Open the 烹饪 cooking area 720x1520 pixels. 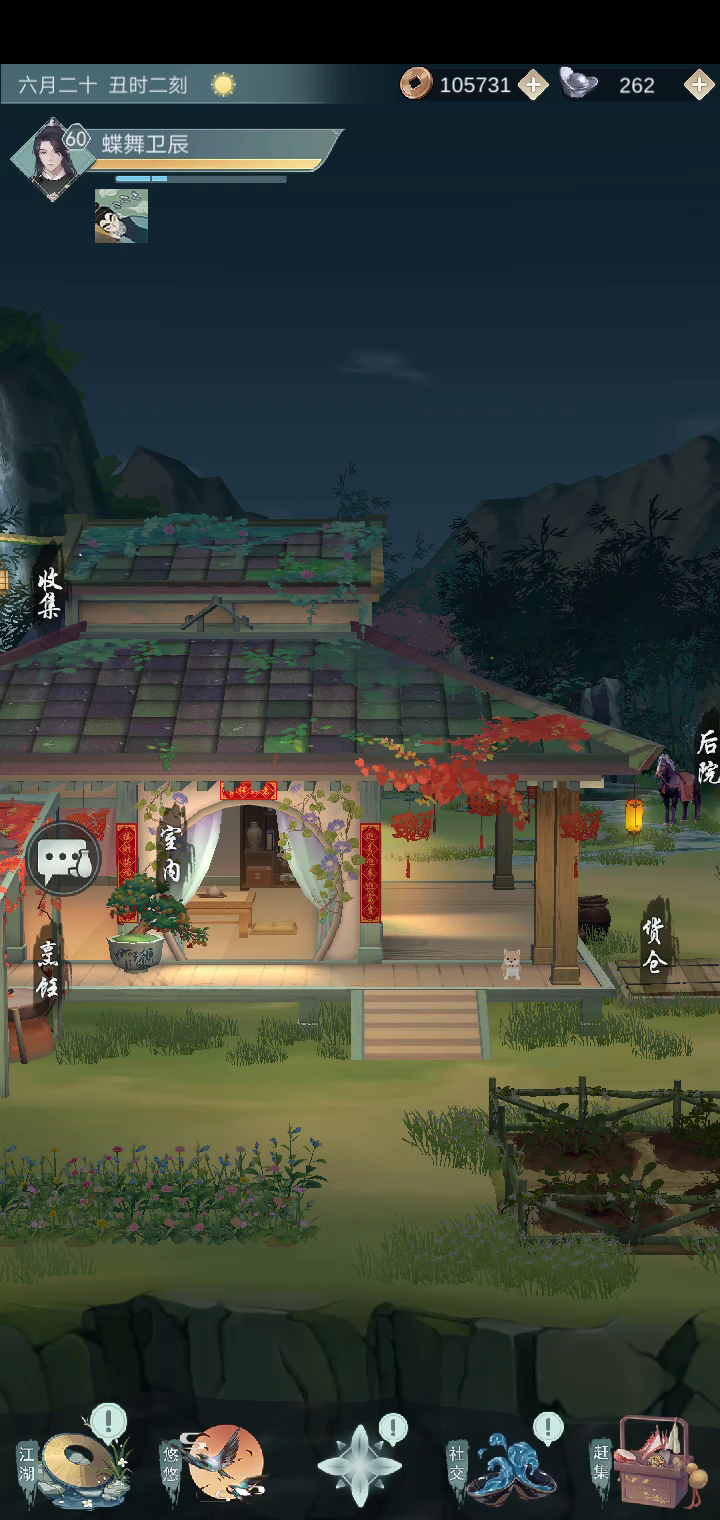pyautogui.click(x=47, y=968)
